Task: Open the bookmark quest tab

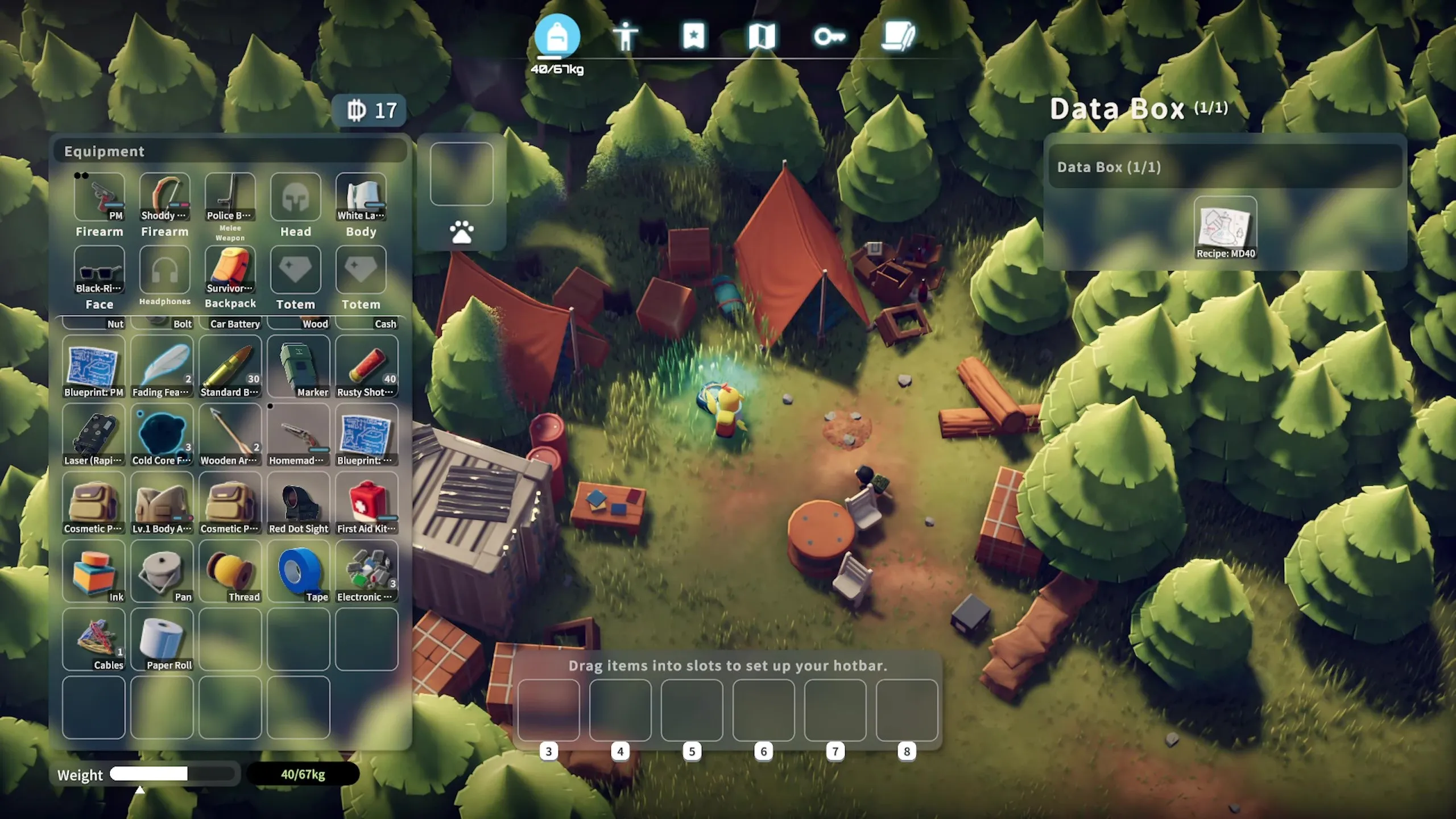Action: (x=693, y=36)
